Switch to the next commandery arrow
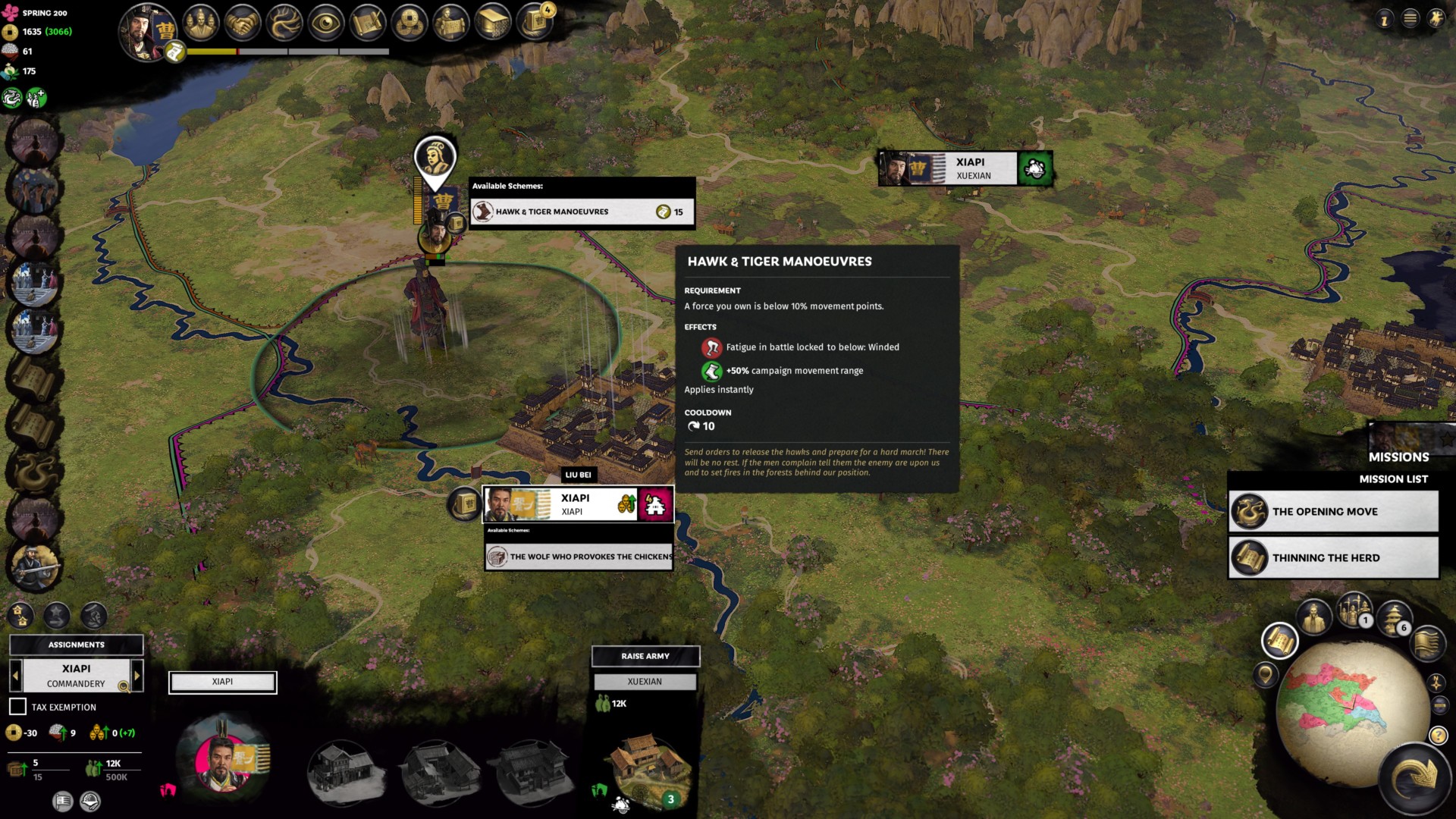 pos(137,675)
